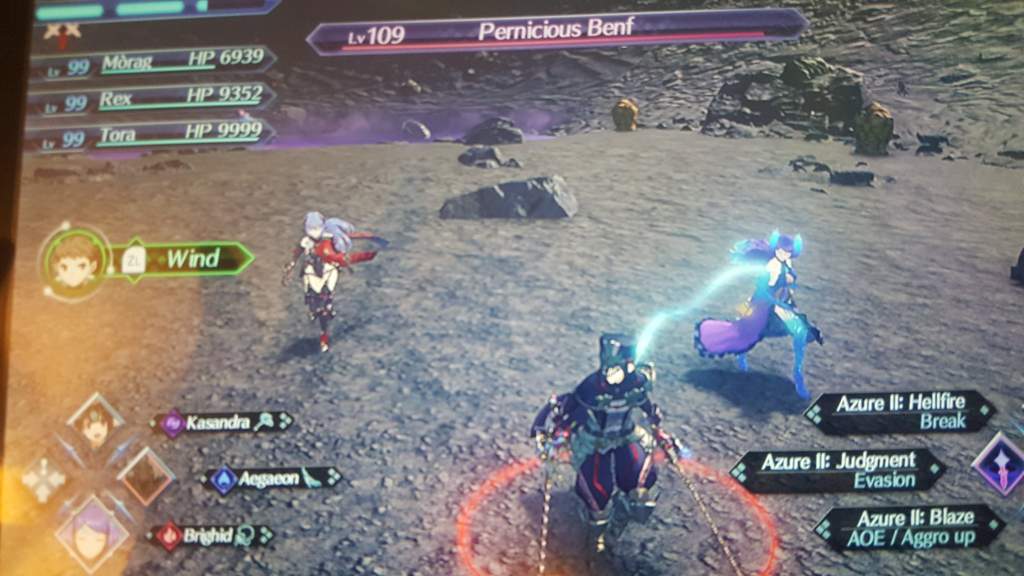Choose the Brighid blade label
This screenshot has width=1024, height=576.
pyautogui.click(x=211, y=536)
